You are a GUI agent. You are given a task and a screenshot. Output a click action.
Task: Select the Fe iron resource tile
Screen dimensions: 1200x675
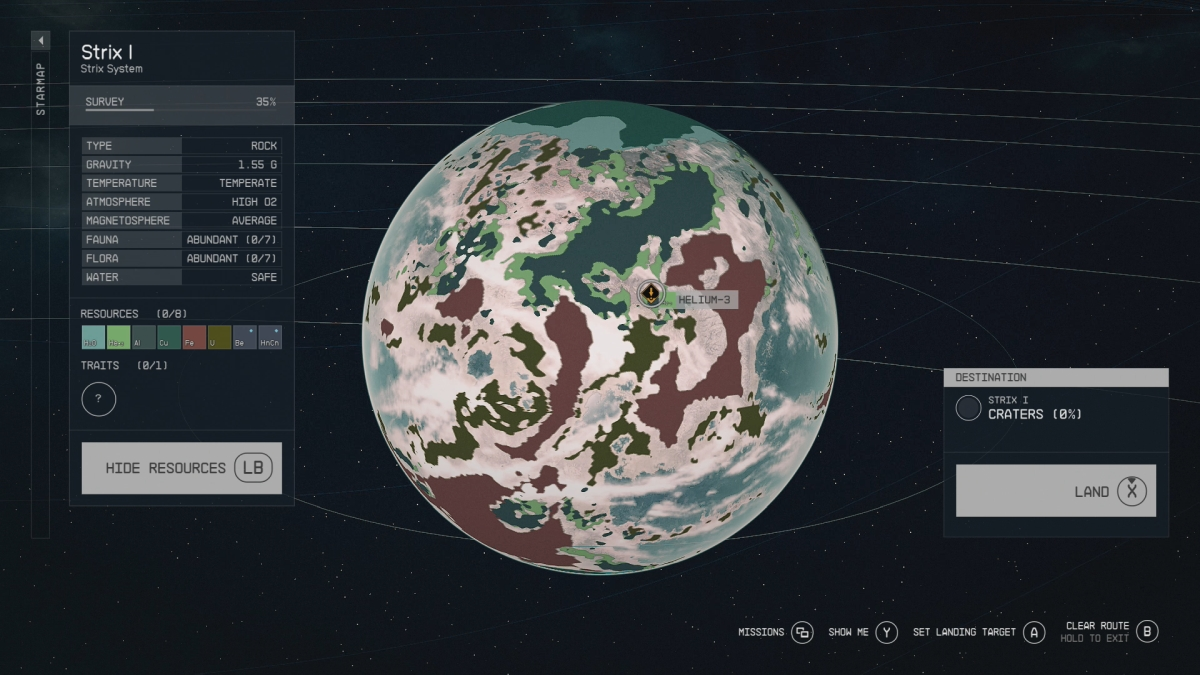pyautogui.click(x=194, y=337)
